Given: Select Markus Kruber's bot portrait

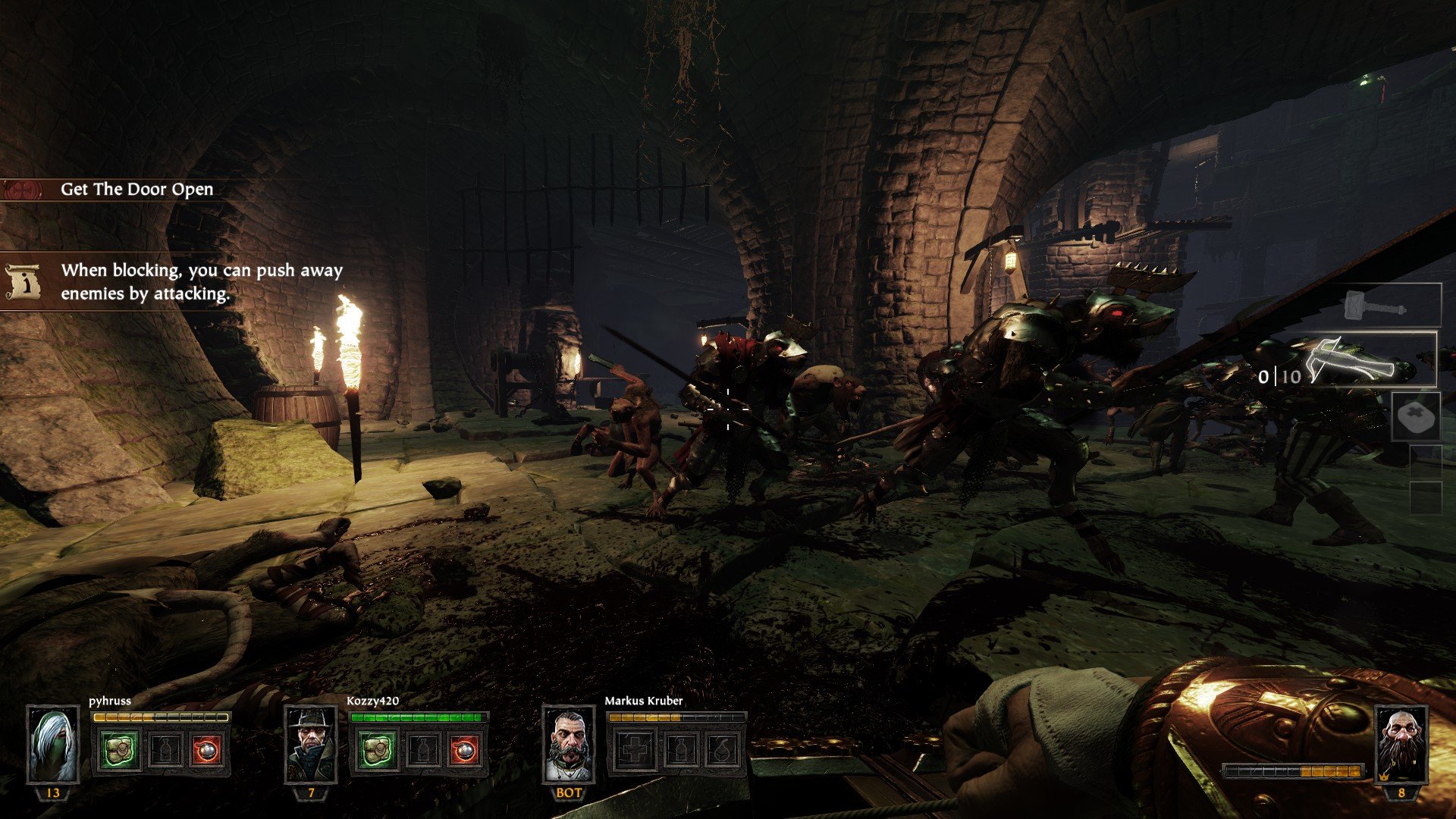Looking at the screenshot, I should [x=569, y=745].
